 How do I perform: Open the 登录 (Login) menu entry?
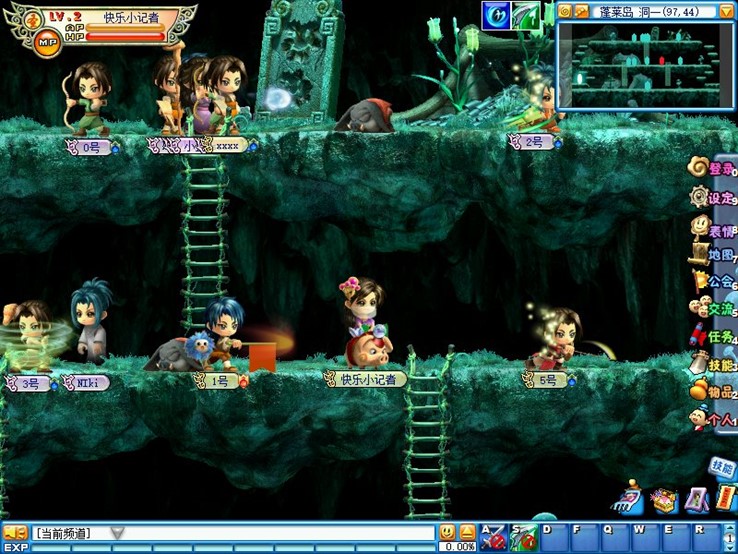pyautogui.click(x=714, y=169)
